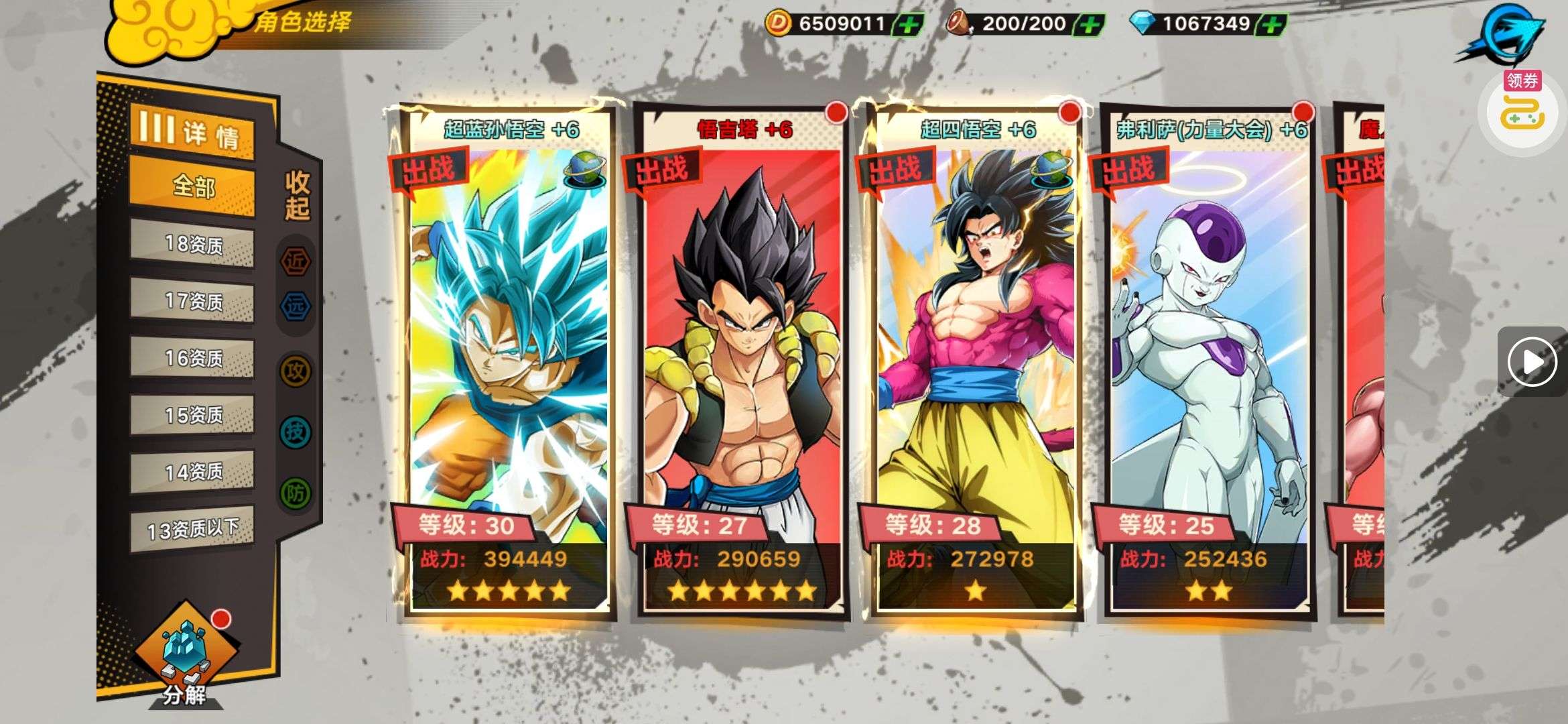
Task: Choose the 悟吉塔 character card
Action: pos(742,362)
